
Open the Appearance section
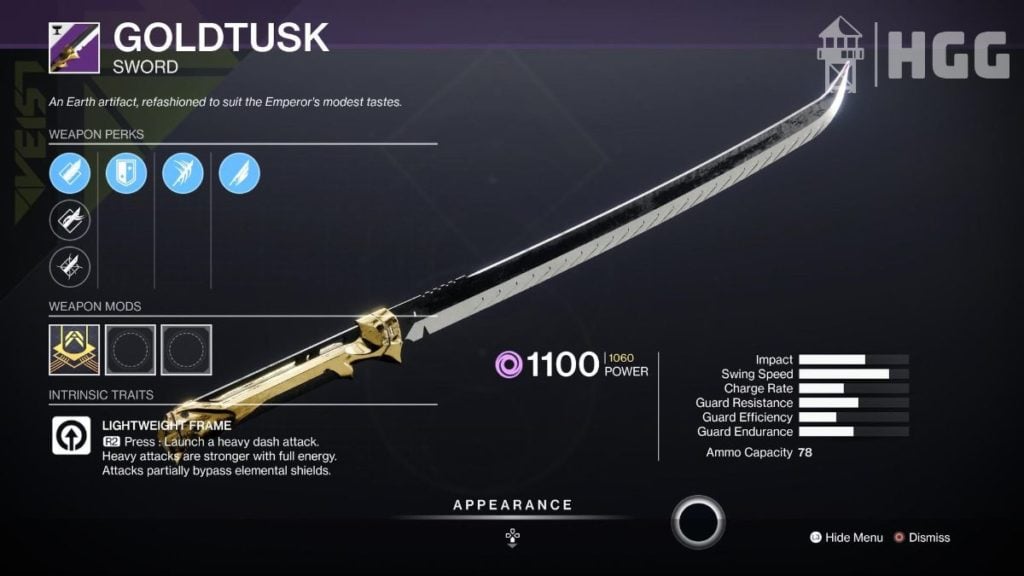512,506
